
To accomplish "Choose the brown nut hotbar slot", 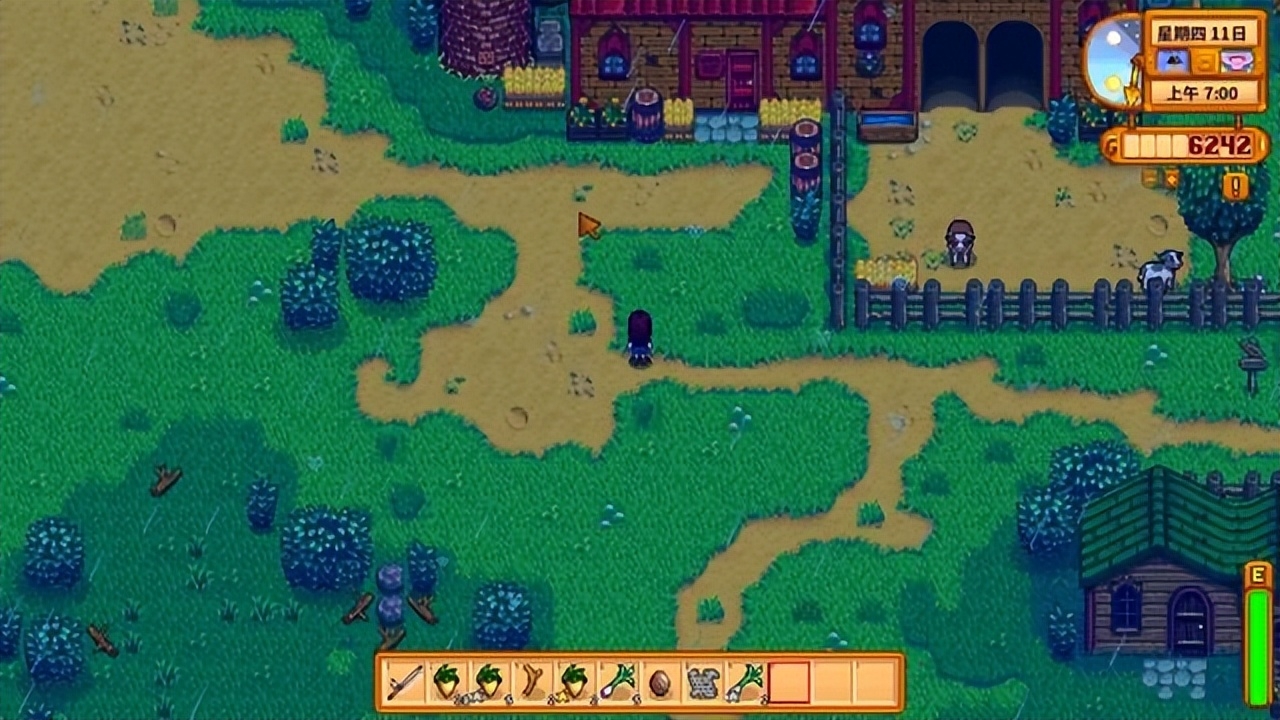I will coord(660,683).
